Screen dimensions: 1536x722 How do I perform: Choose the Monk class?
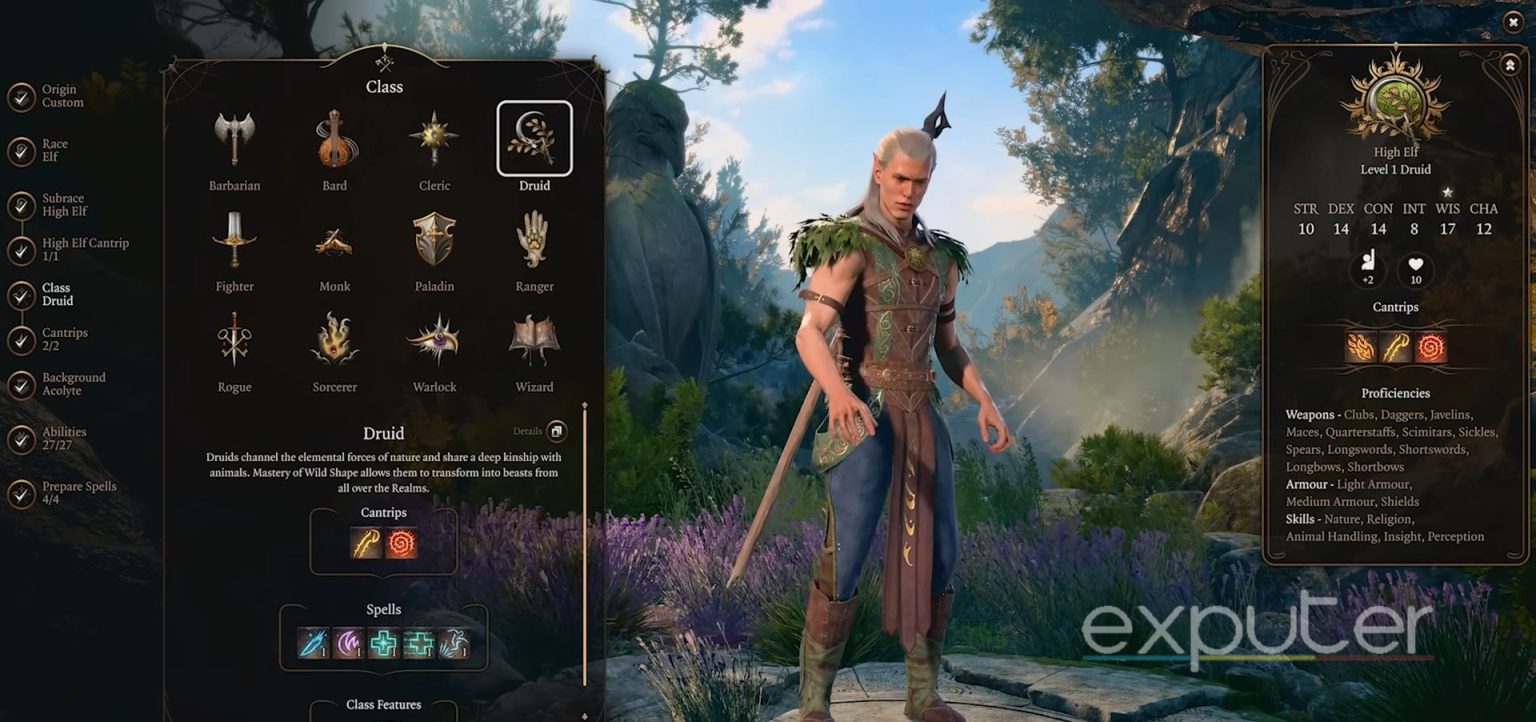coord(335,240)
